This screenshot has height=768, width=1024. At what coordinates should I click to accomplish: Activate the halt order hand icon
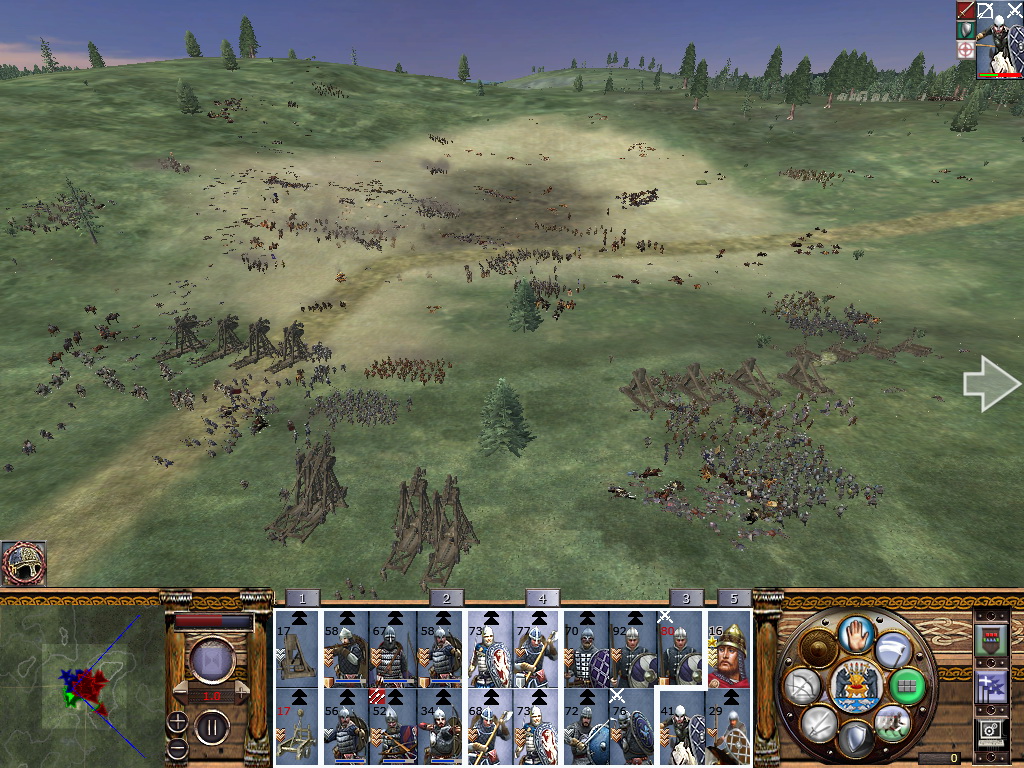[856, 633]
